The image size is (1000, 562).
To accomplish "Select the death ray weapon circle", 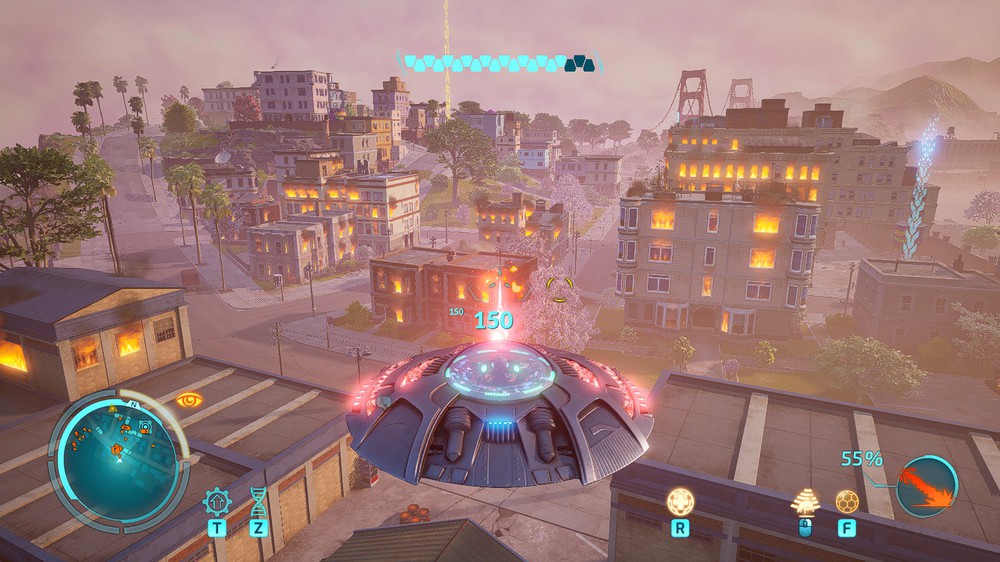I will pyautogui.click(x=926, y=485).
